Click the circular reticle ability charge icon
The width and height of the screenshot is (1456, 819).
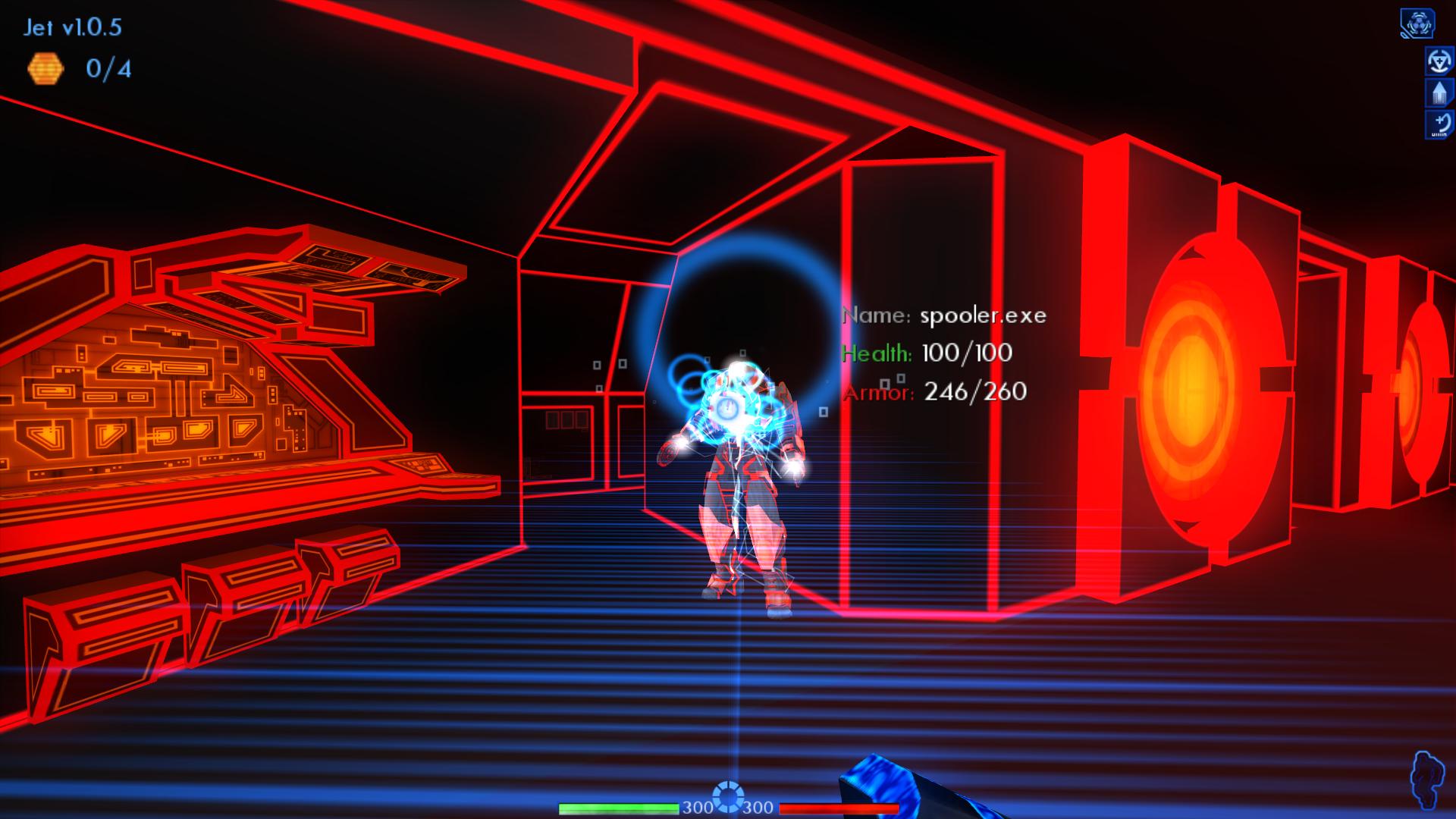pos(729,797)
